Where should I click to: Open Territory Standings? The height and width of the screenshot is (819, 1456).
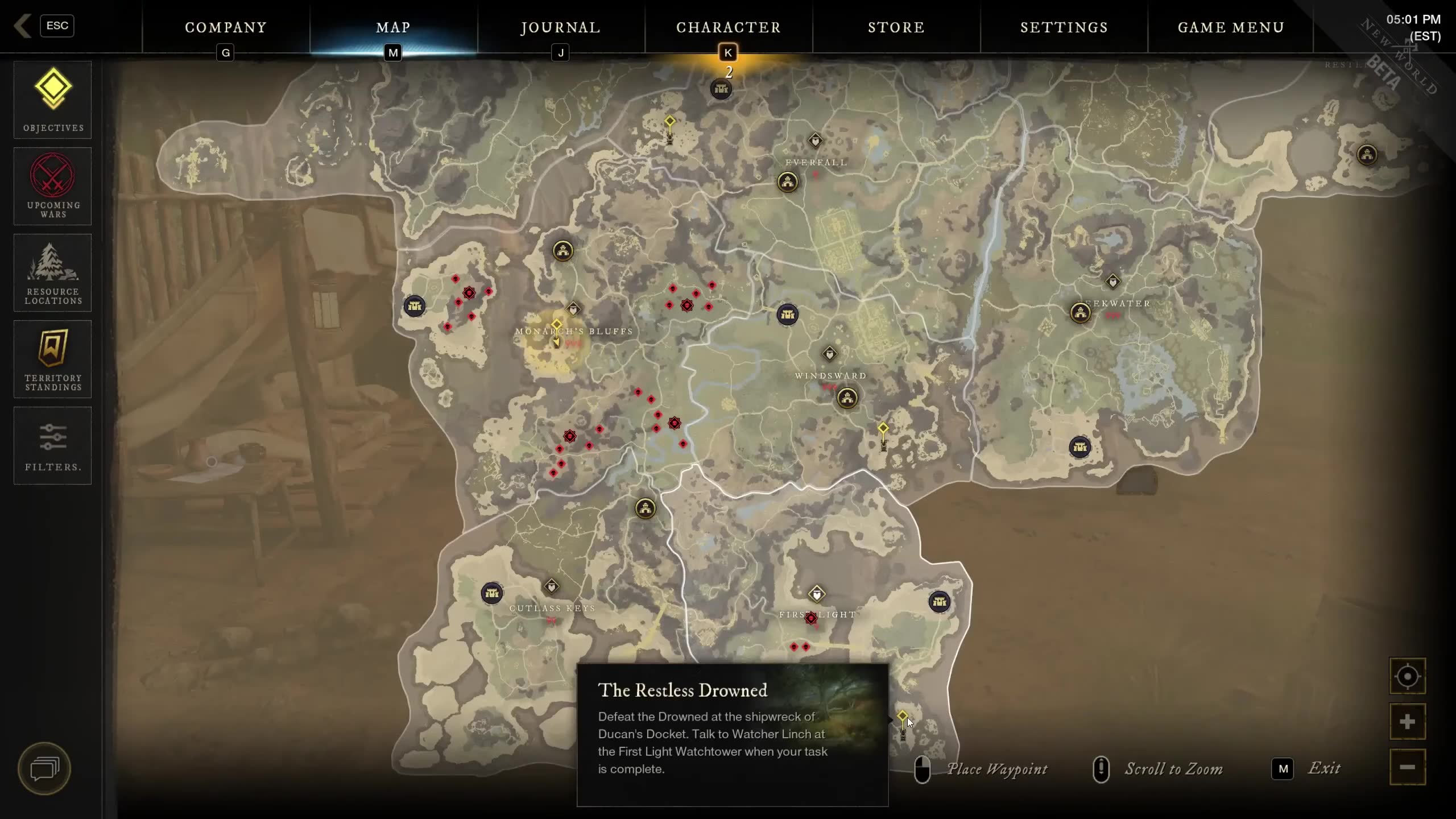pyautogui.click(x=52, y=359)
